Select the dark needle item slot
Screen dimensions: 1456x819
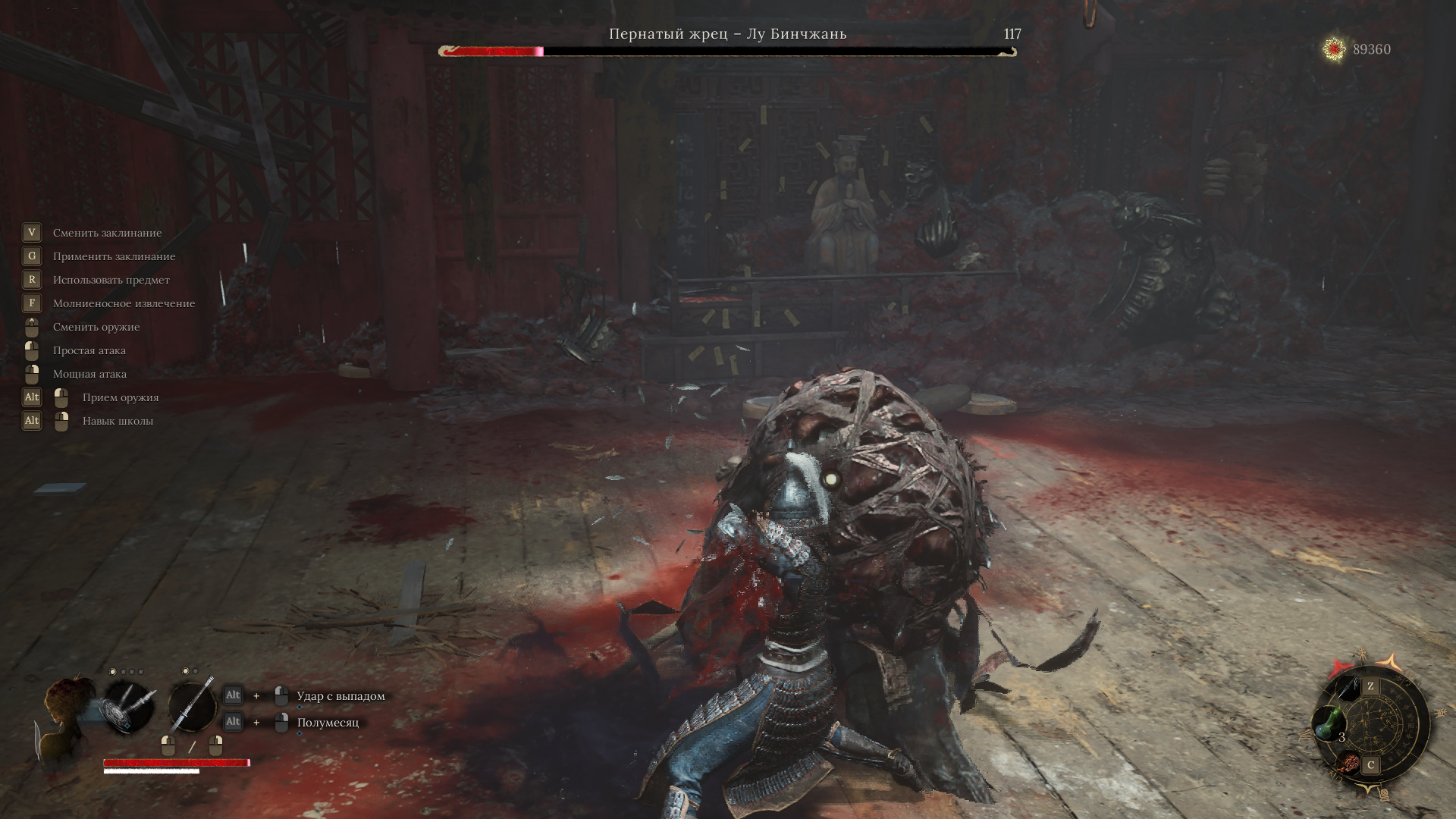[x=1345, y=688]
